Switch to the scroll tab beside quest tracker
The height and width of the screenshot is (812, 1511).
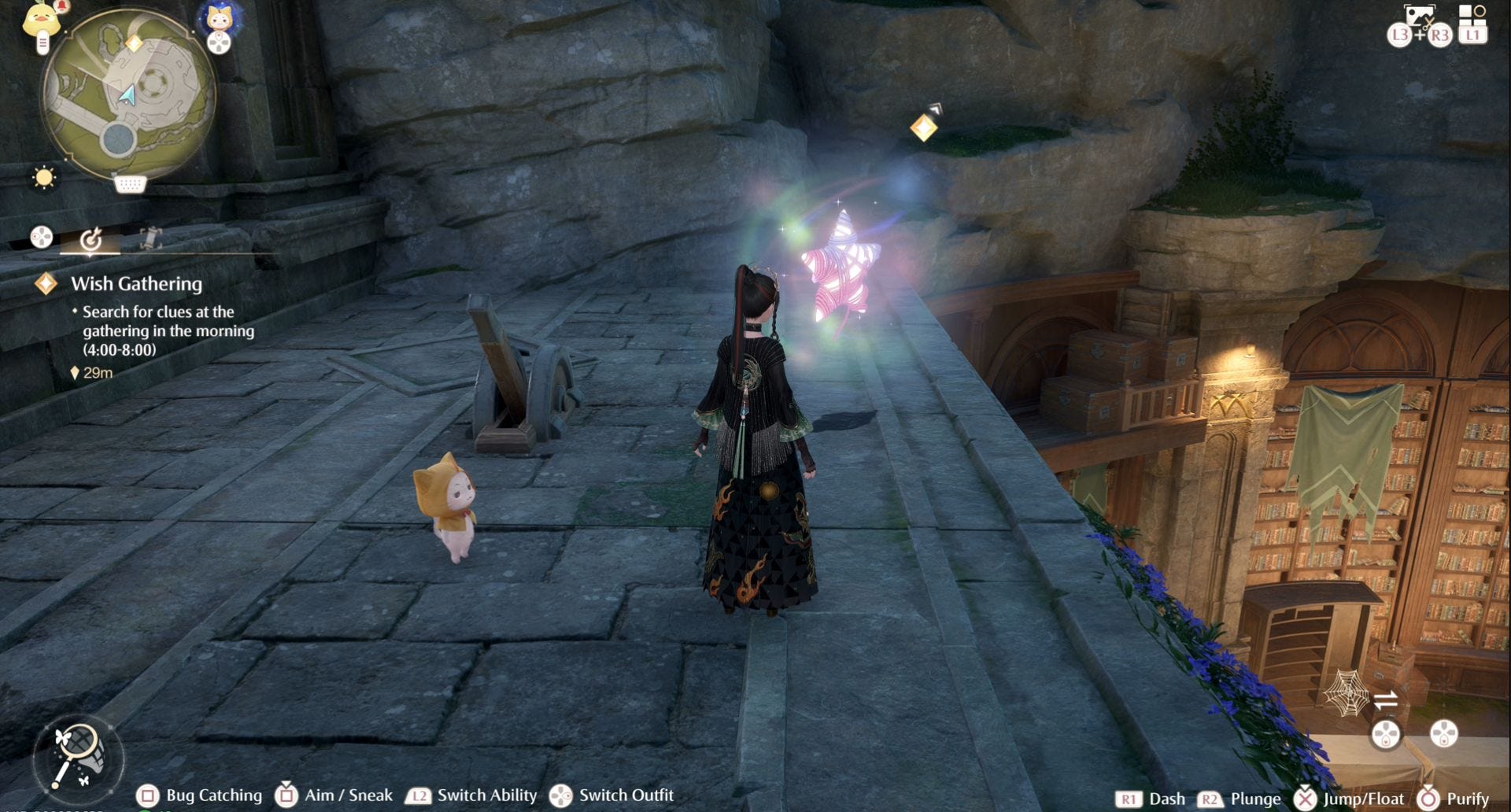150,238
